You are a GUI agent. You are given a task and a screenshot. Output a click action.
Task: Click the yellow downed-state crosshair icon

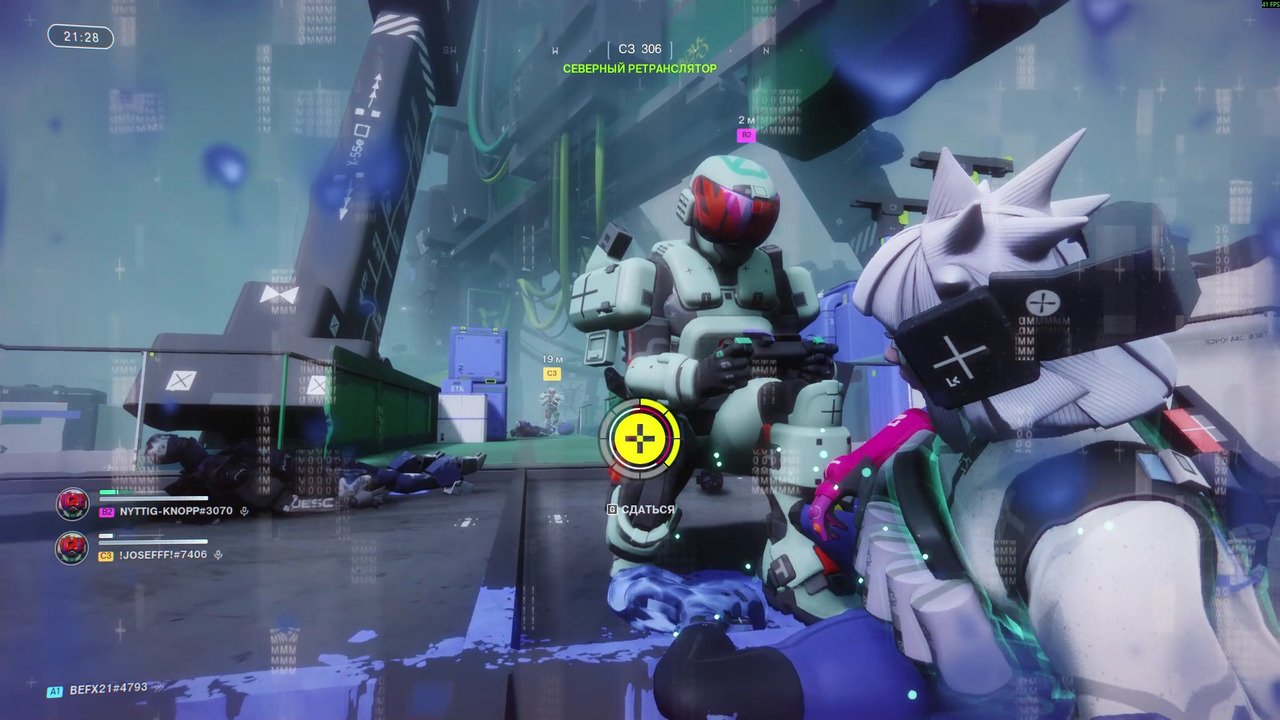click(640, 437)
